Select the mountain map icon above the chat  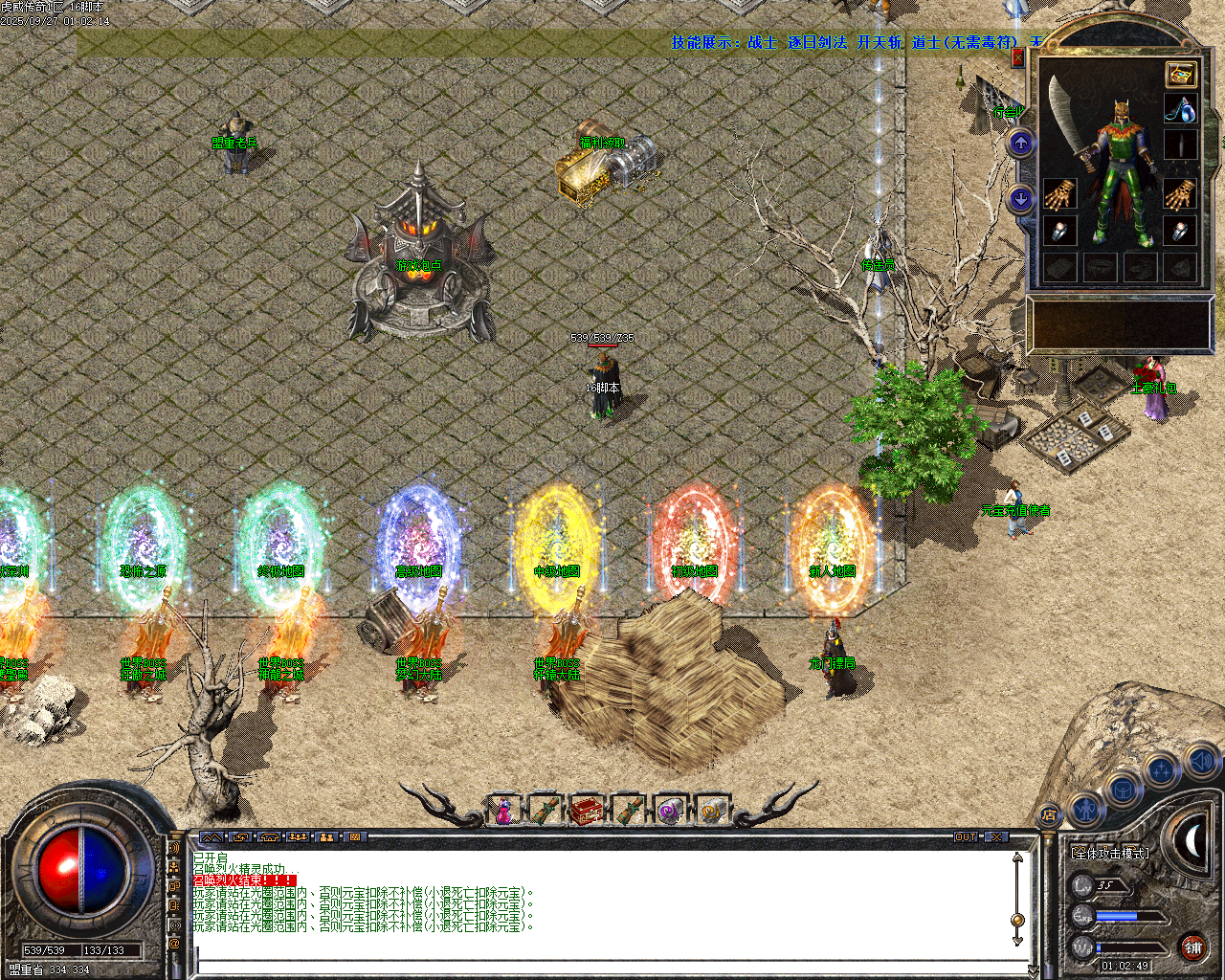212,837
